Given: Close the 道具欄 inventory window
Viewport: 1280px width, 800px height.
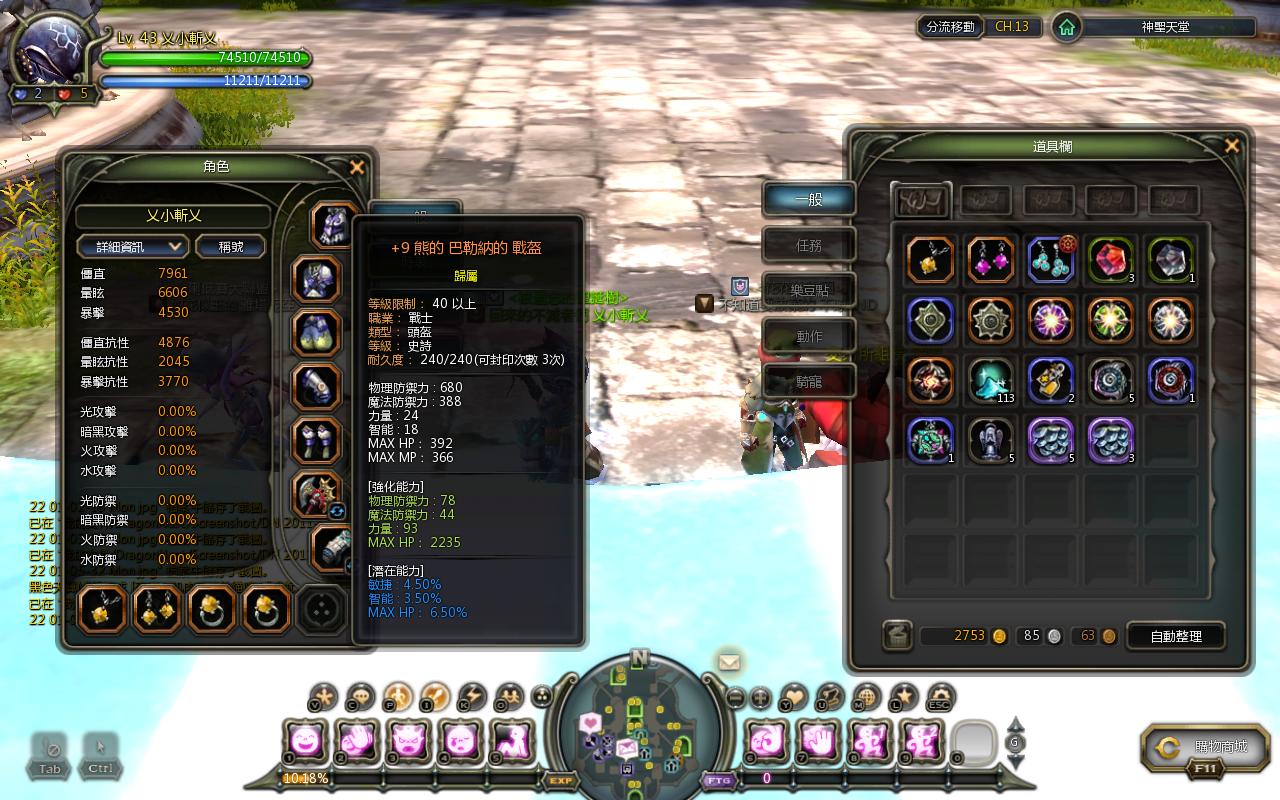Looking at the screenshot, I should pyautogui.click(x=1232, y=146).
